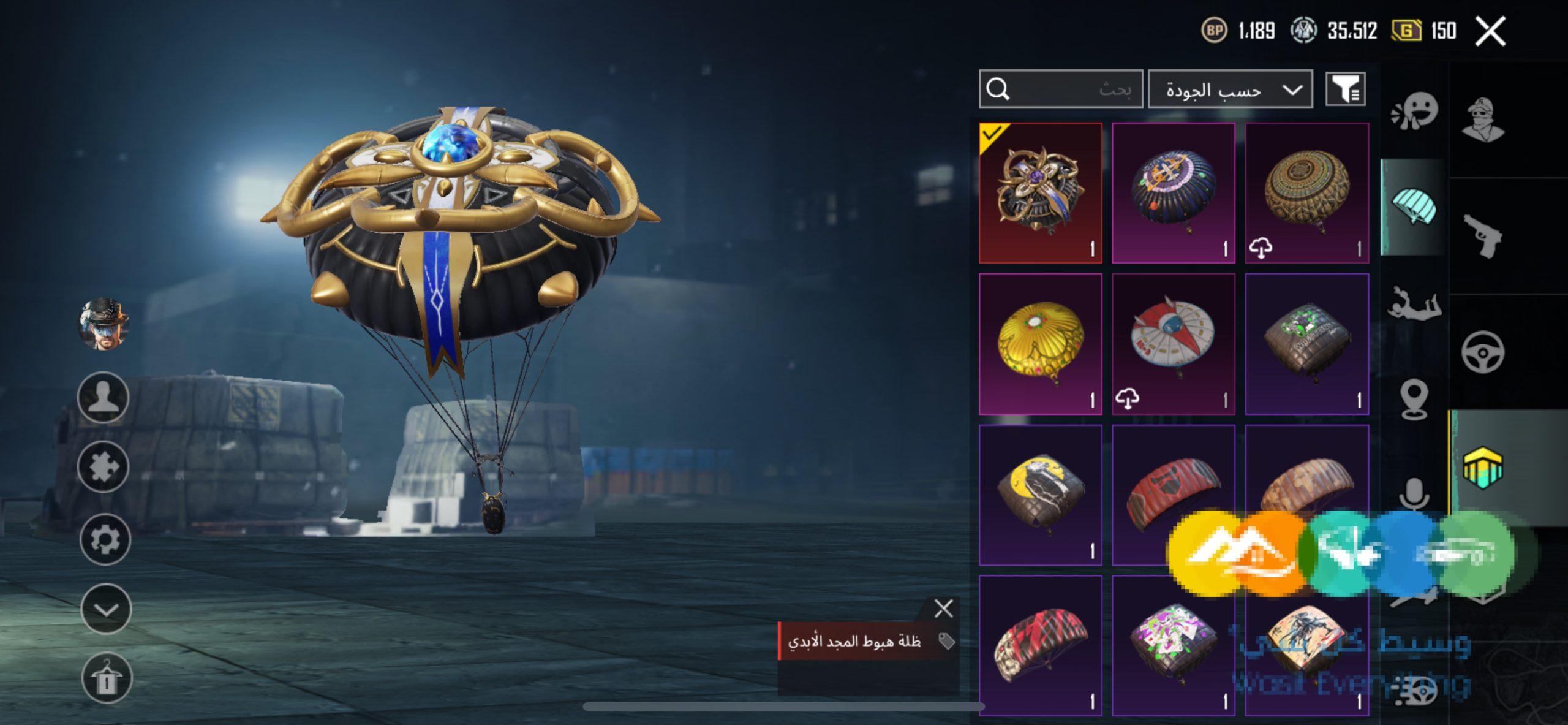
Task: Open the sort-by-quality dropdown
Action: [1230, 89]
